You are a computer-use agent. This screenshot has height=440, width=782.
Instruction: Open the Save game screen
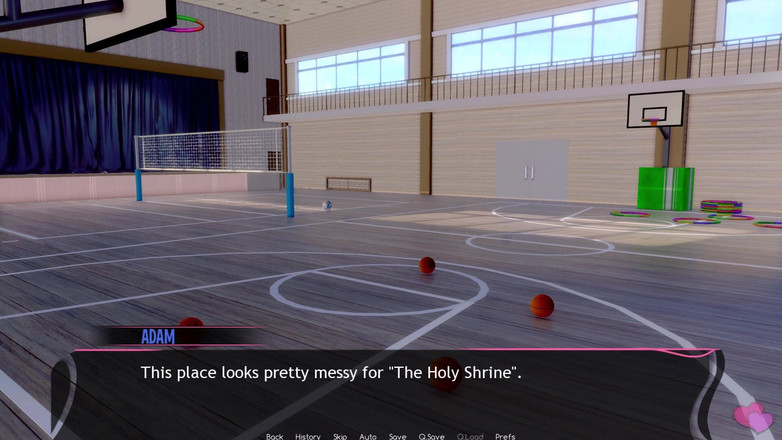tap(397, 436)
